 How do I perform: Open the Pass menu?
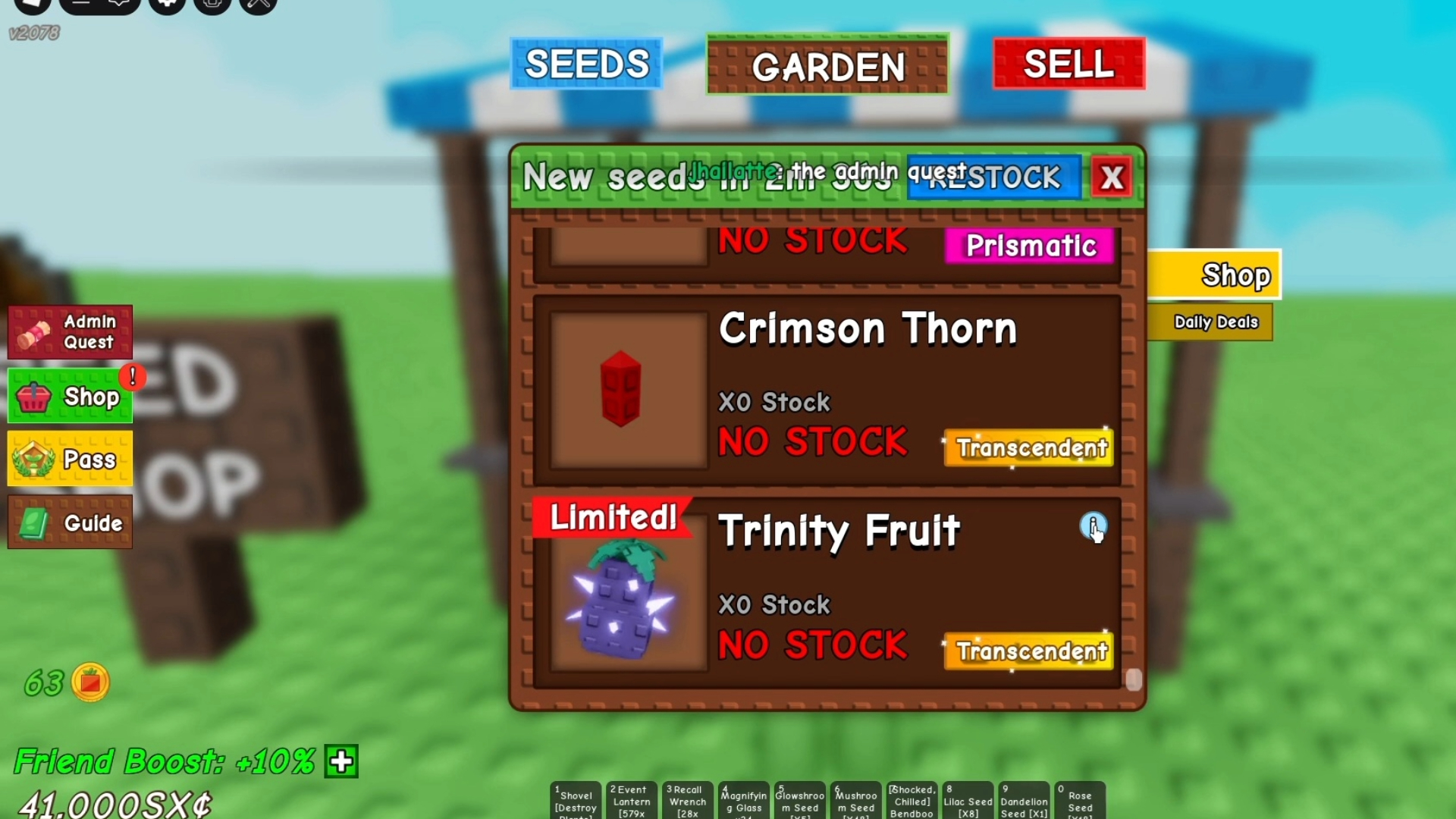[x=70, y=459]
